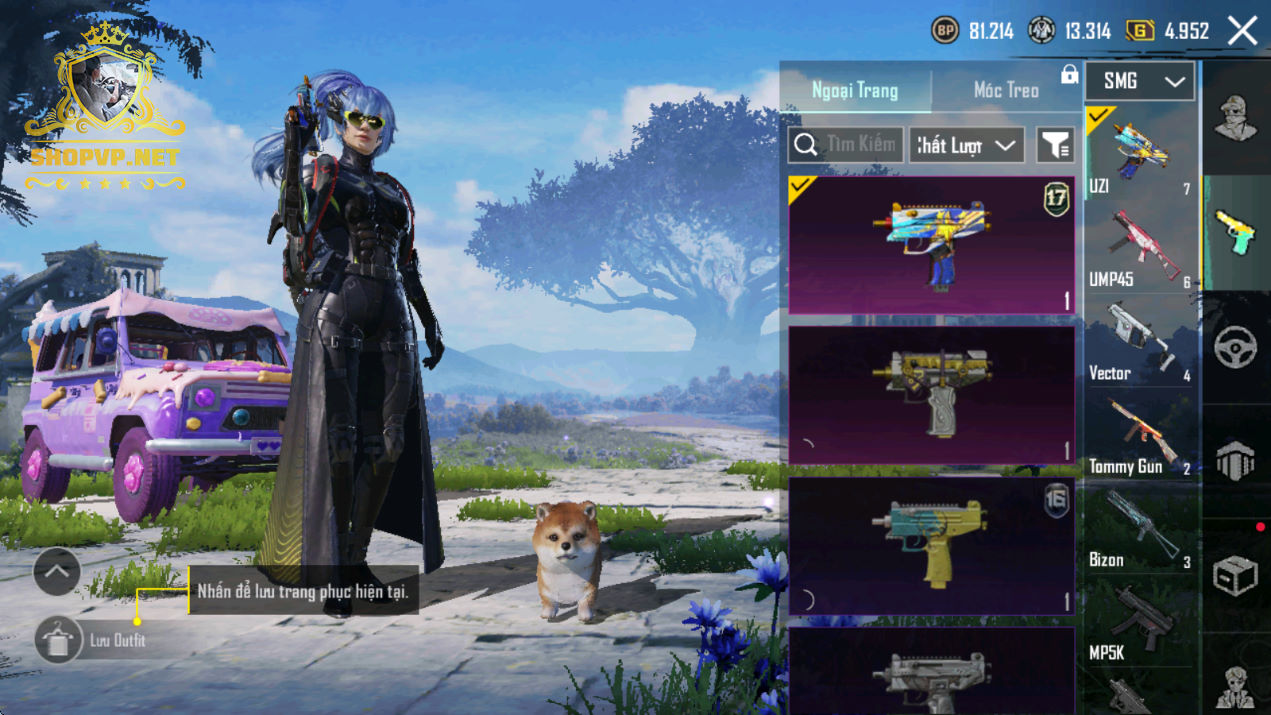The width and height of the screenshot is (1271, 715).
Task: Open the vehicle steering wheel category
Action: (x=1236, y=347)
